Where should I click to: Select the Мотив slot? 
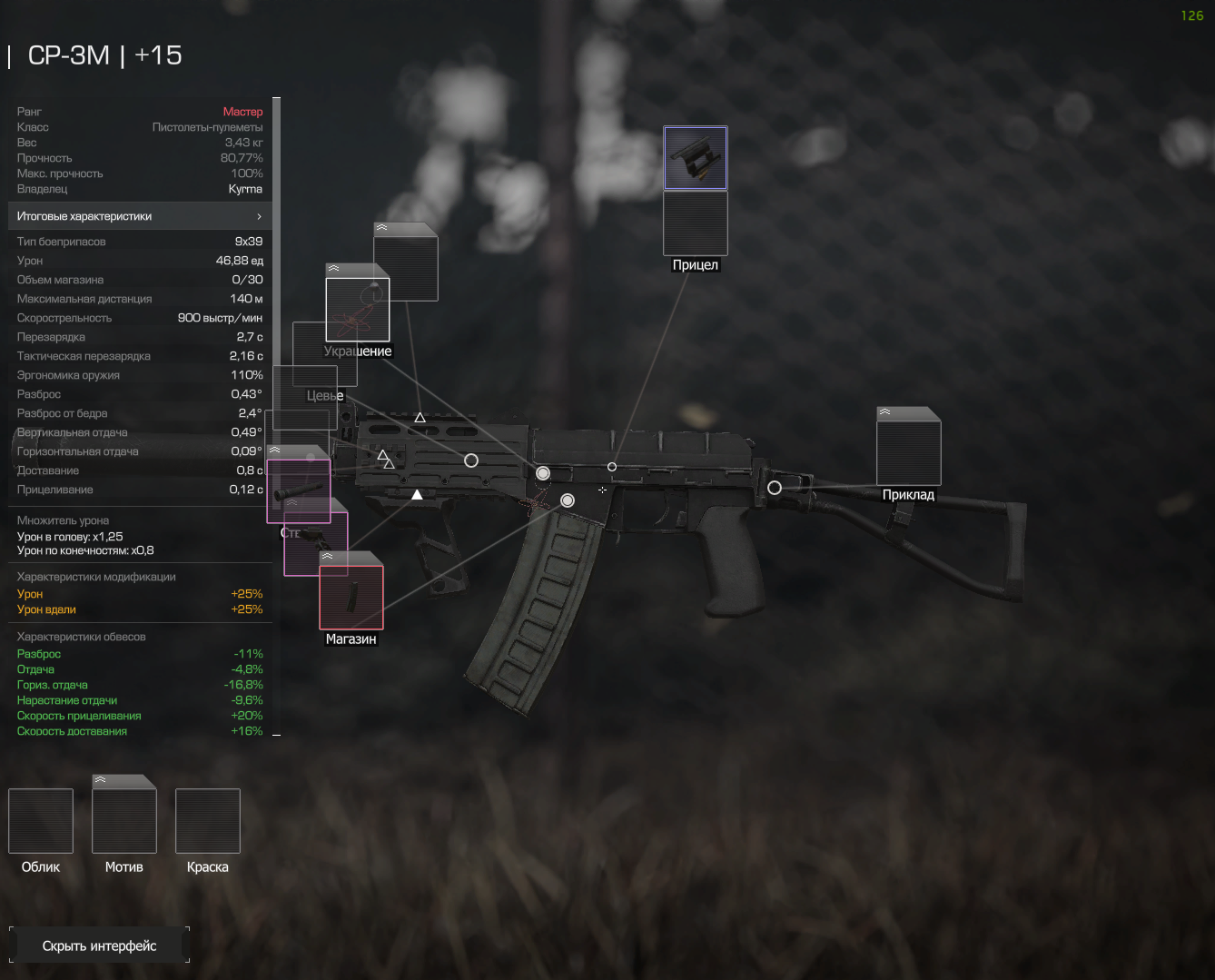pyautogui.click(x=124, y=821)
